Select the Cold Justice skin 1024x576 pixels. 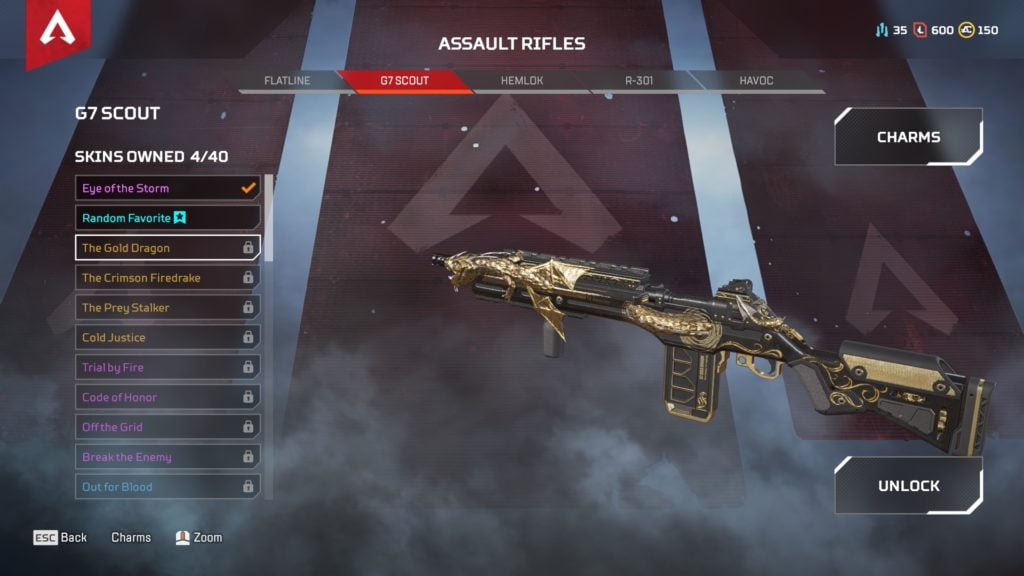click(167, 338)
